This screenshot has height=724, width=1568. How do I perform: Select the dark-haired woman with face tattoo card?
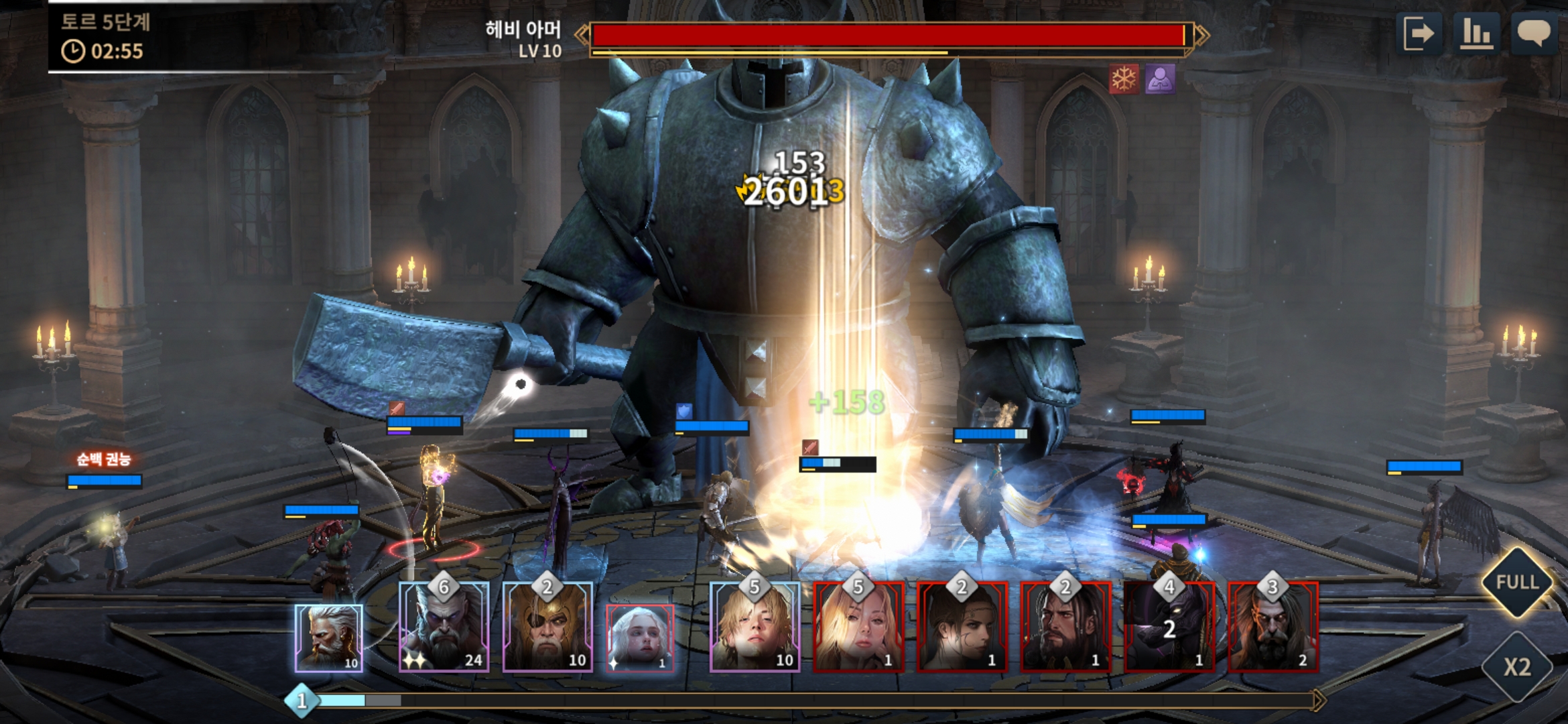point(962,628)
